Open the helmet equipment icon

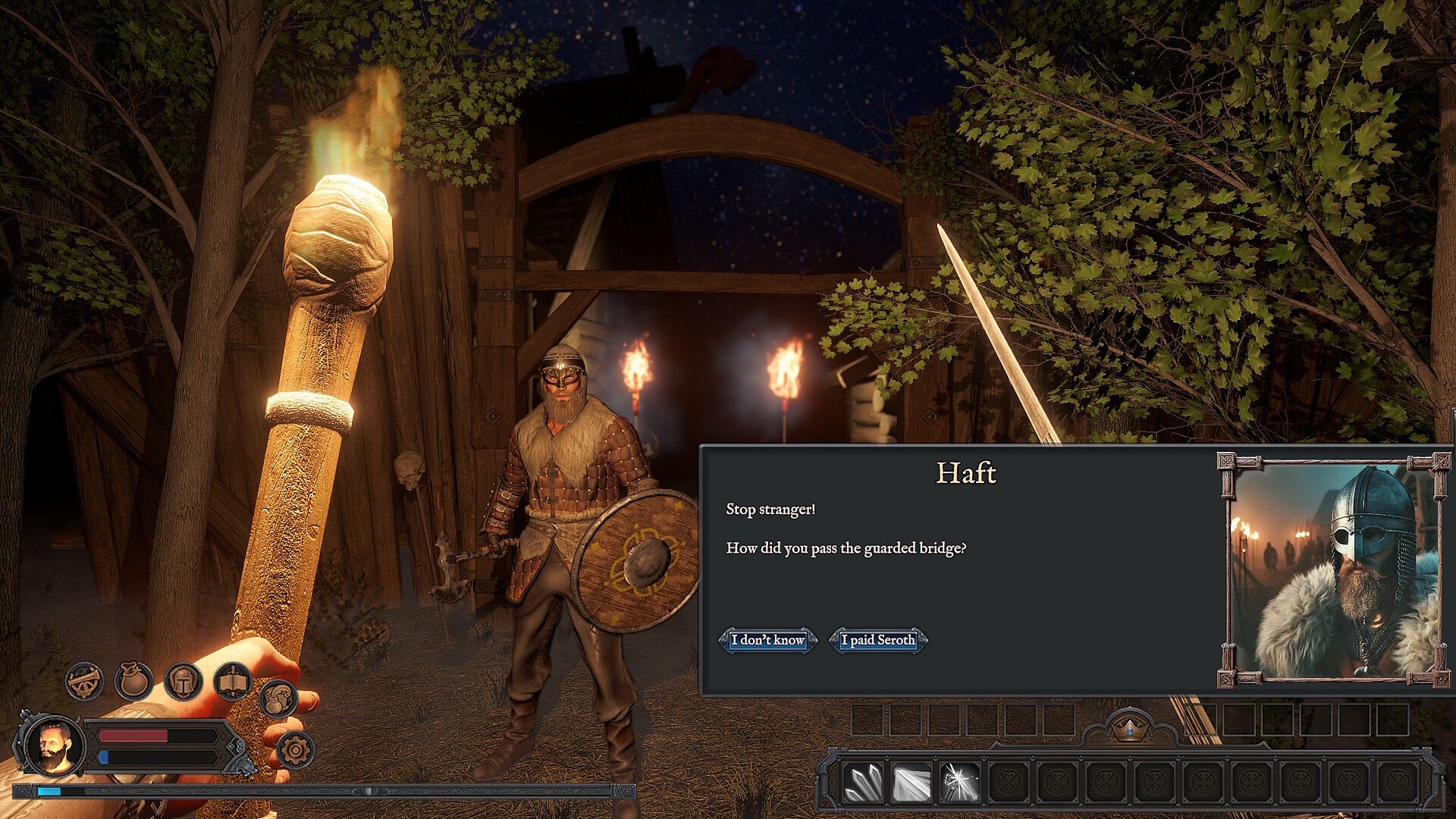click(x=183, y=680)
